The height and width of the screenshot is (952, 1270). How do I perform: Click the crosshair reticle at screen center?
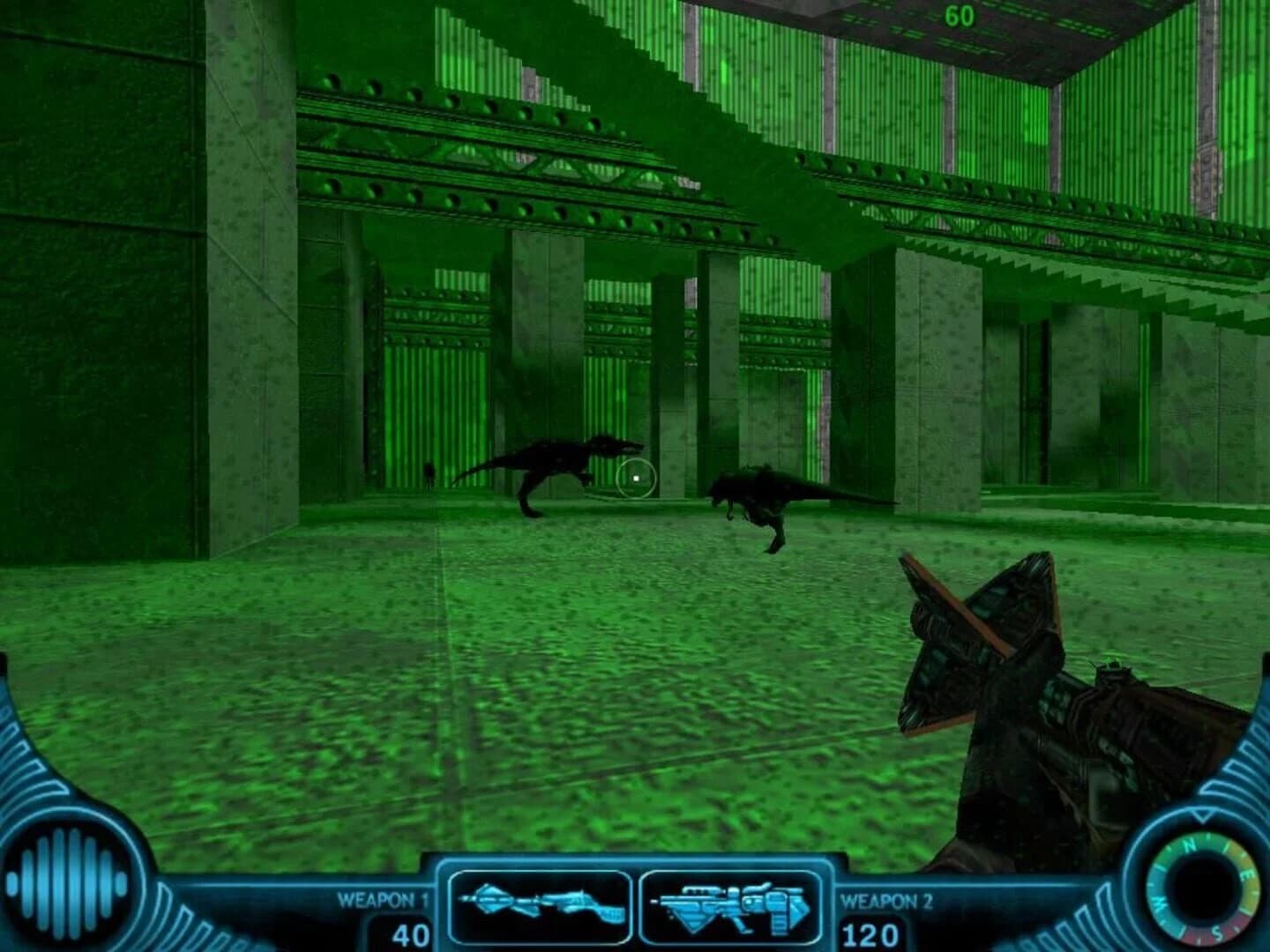[x=637, y=476]
